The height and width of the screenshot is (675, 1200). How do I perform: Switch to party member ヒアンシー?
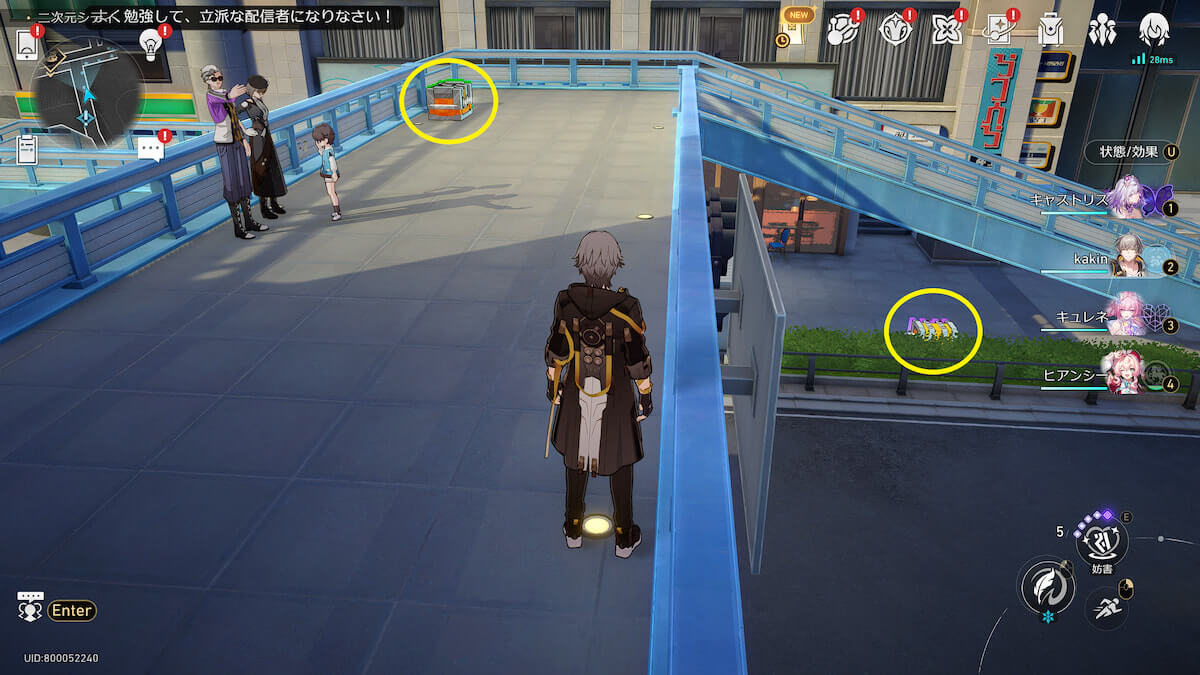click(1126, 374)
